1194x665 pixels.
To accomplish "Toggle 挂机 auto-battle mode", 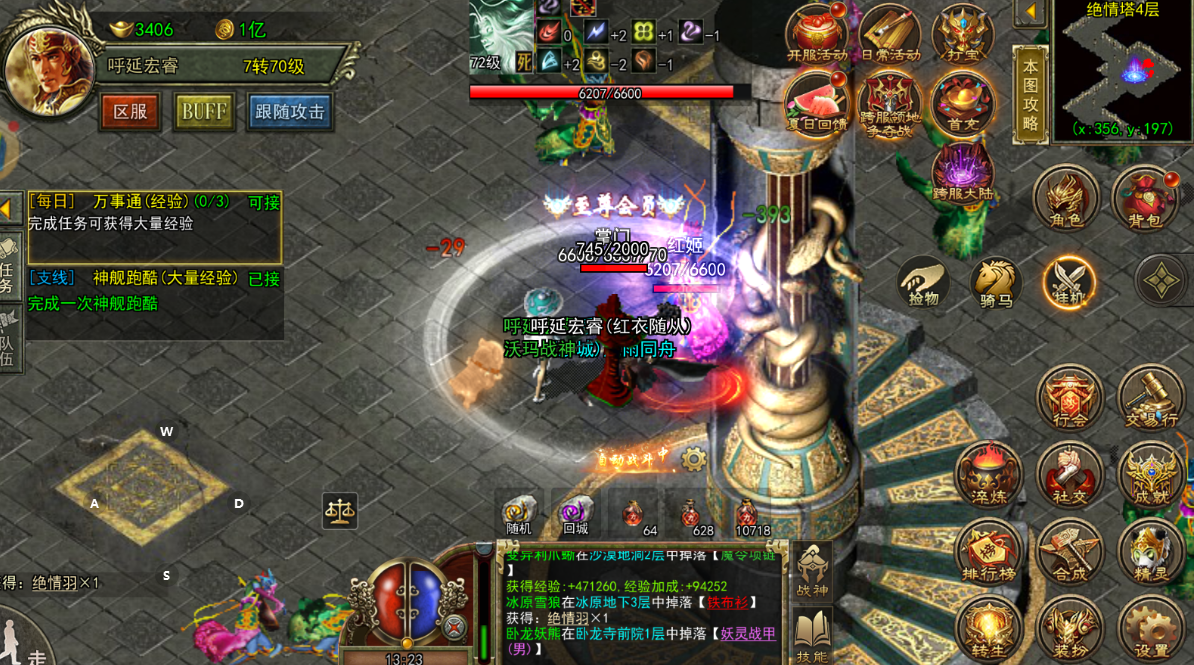I will point(1069,283).
